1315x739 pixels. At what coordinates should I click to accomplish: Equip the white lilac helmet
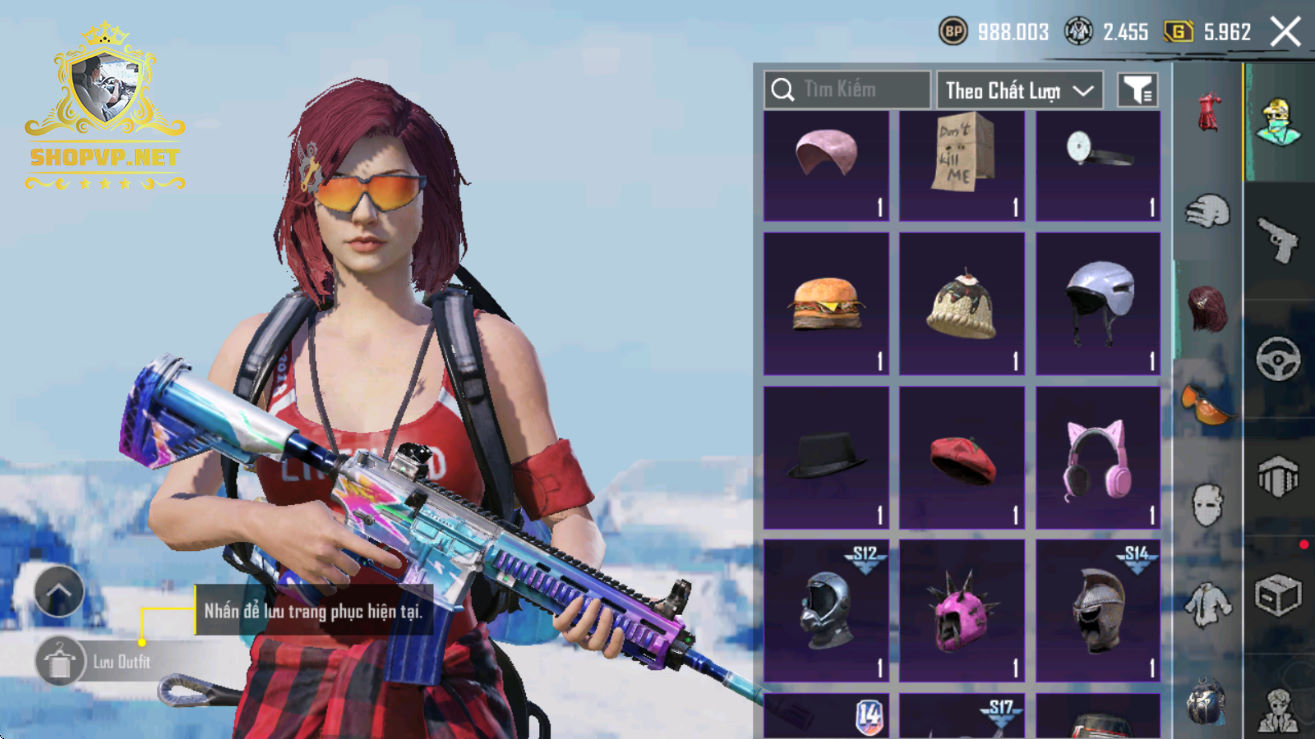click(x=1098, y=304)
